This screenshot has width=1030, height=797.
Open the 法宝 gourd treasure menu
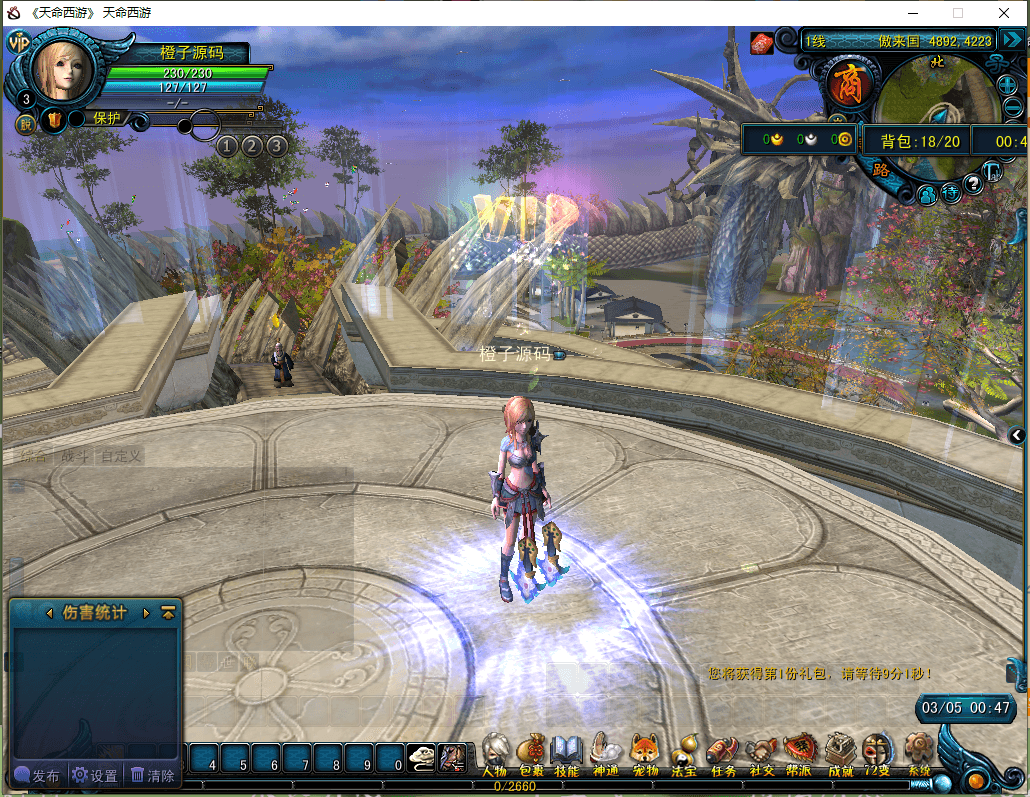(684, 752)
